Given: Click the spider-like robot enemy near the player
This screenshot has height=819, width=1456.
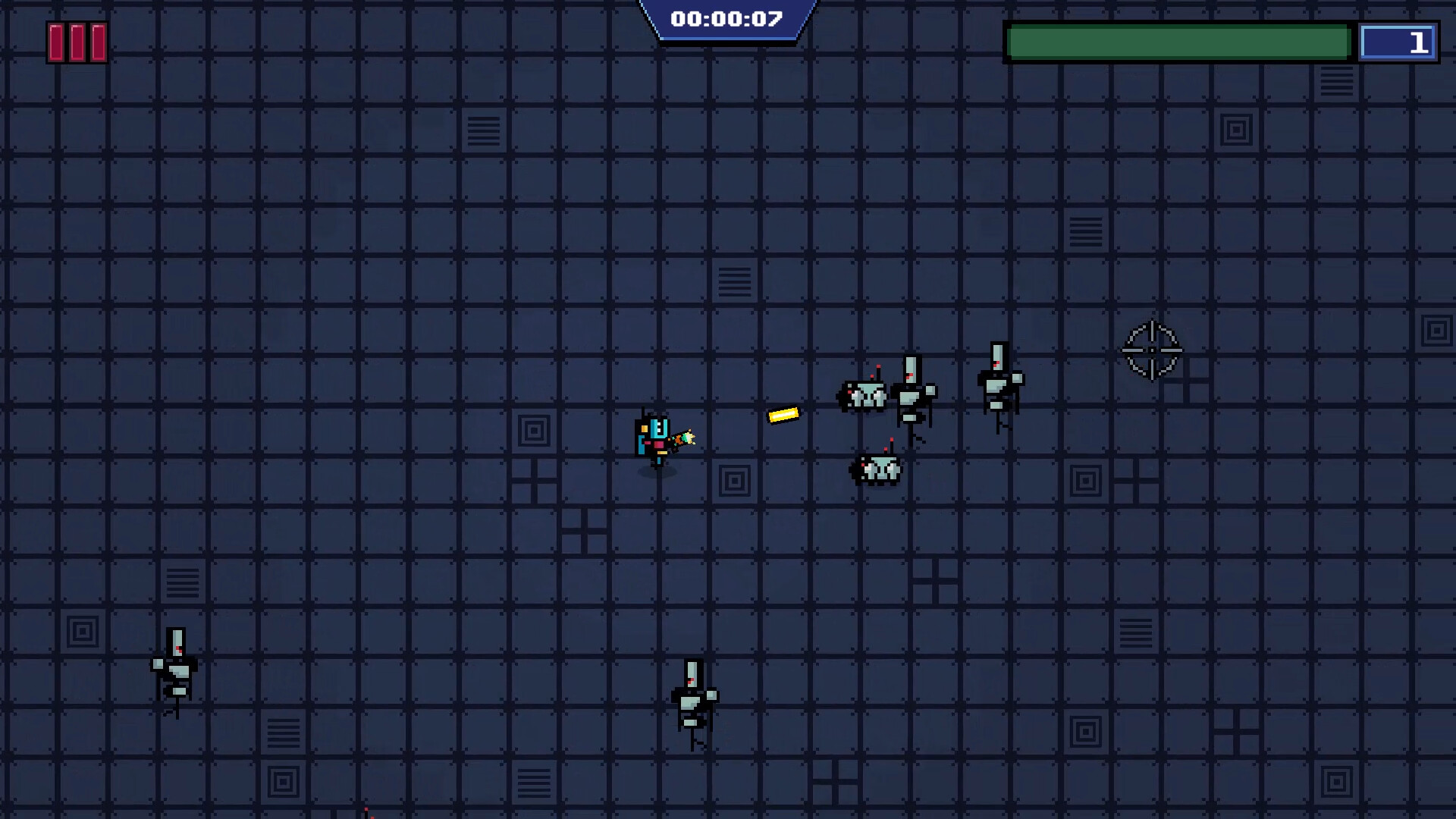Looking at the screenshot, I should pyautogui.click(x=863, y=394).
